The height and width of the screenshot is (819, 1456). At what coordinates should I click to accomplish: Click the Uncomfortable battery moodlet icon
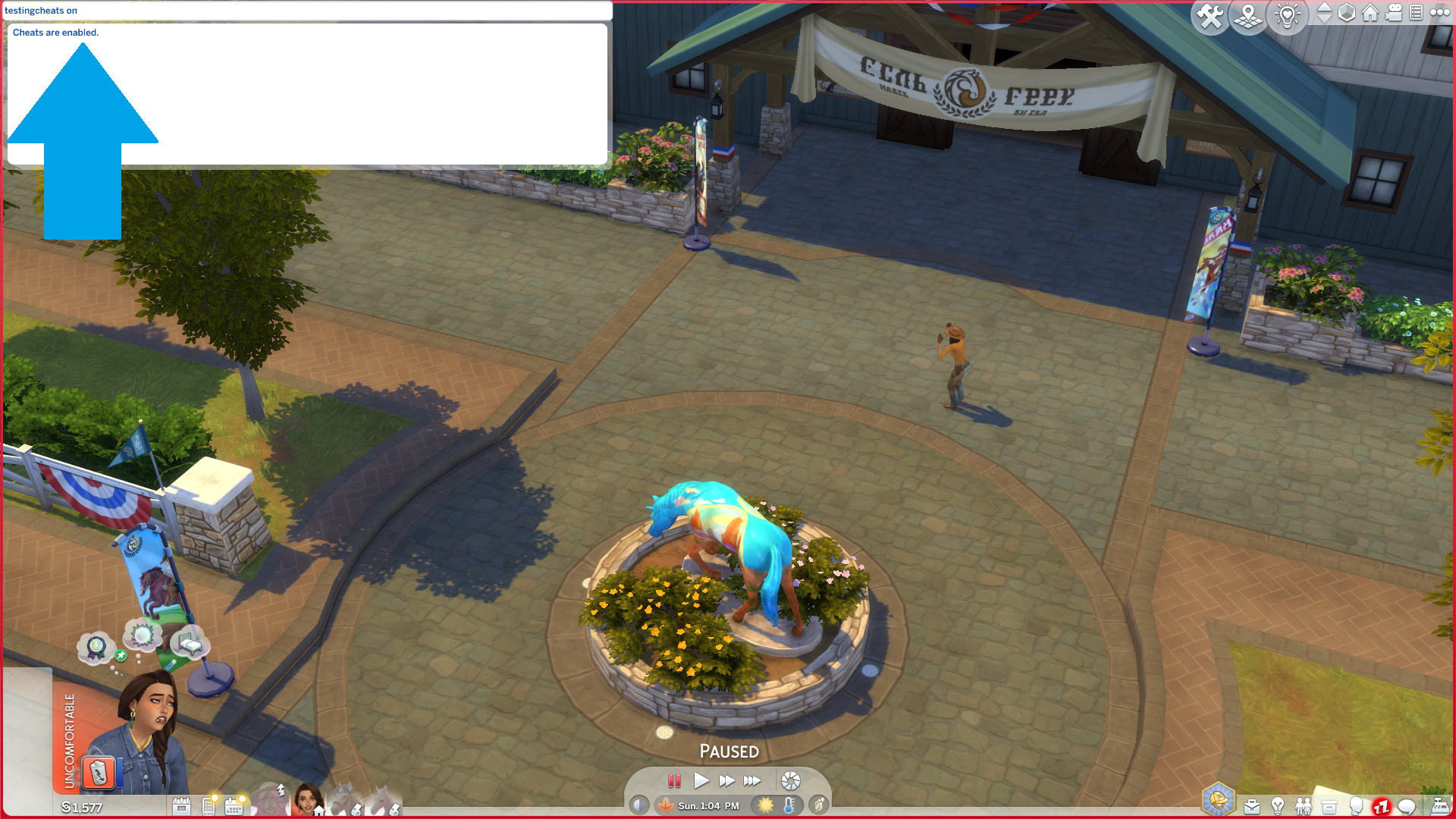pyautogui.click(x=97, y=772)
